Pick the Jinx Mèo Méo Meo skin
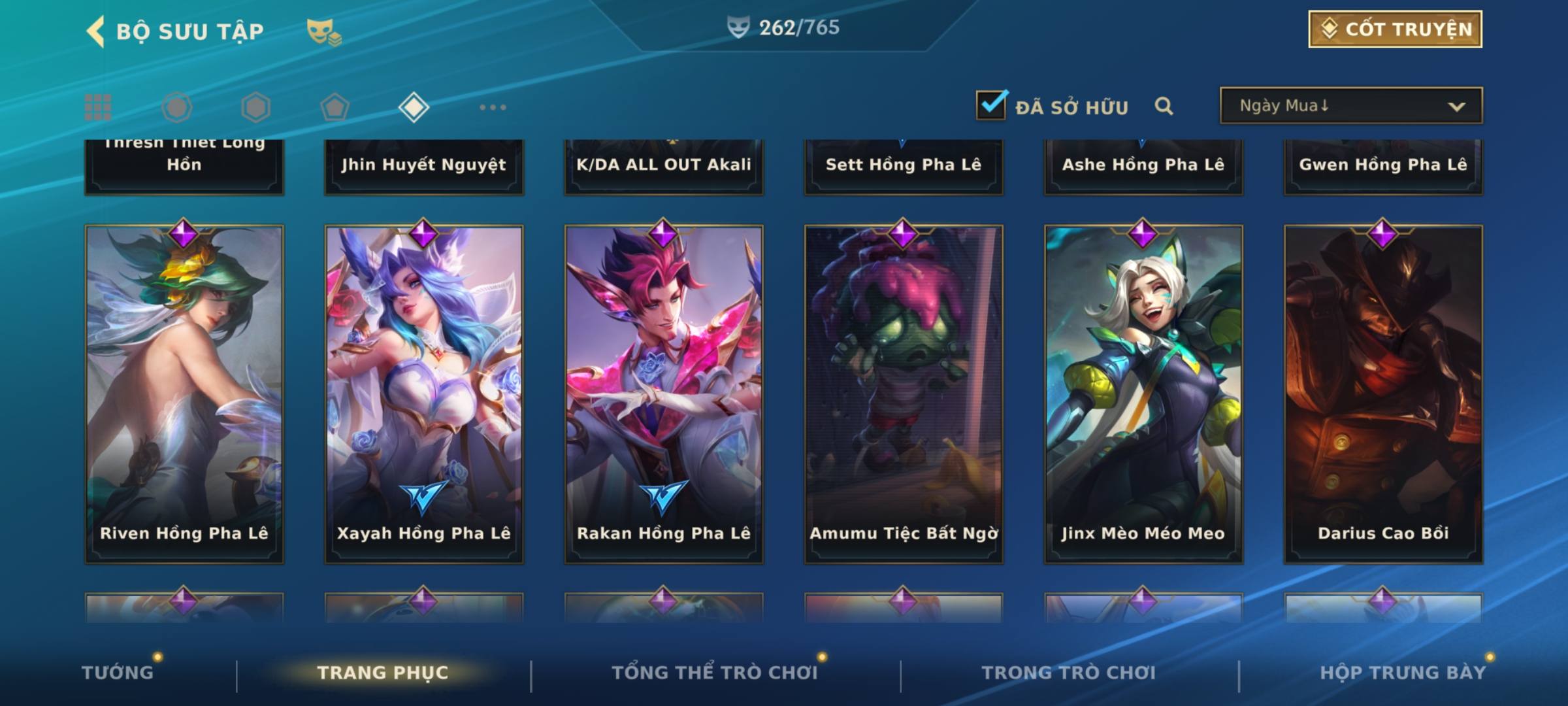 (x=1143, y=392)
